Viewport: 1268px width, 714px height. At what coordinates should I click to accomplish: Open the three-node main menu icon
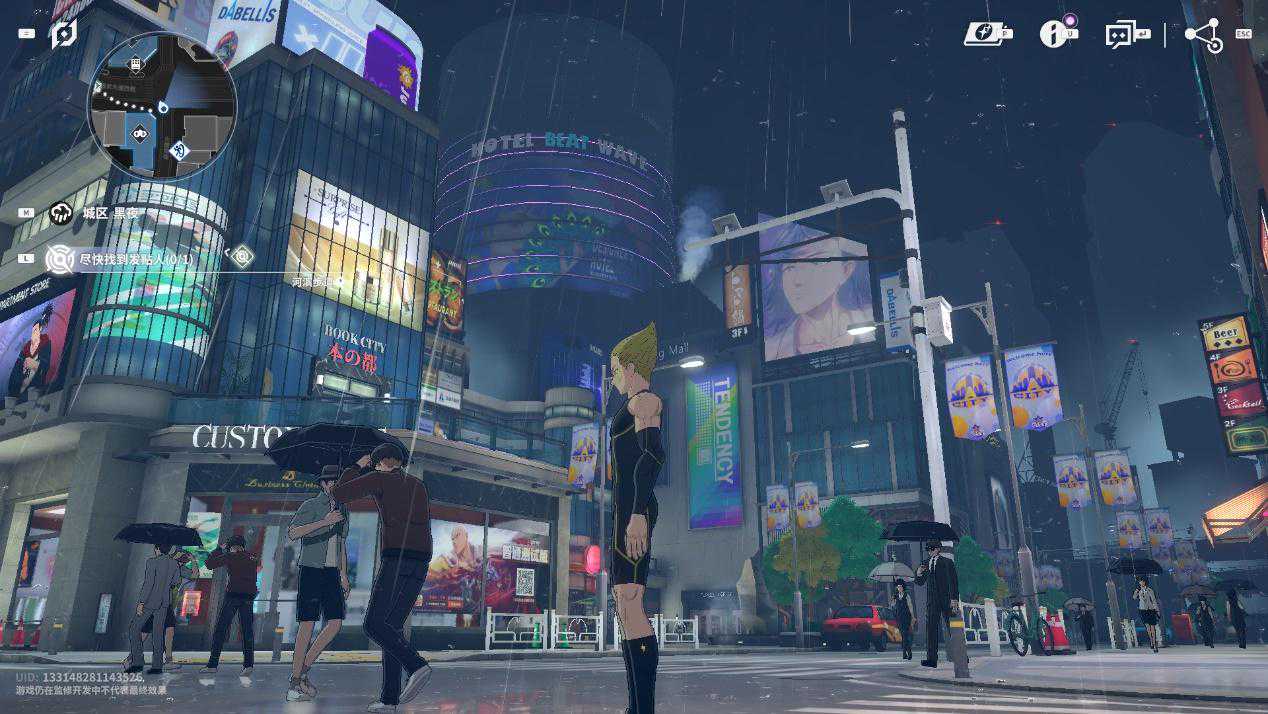(x=1203, y=35)
